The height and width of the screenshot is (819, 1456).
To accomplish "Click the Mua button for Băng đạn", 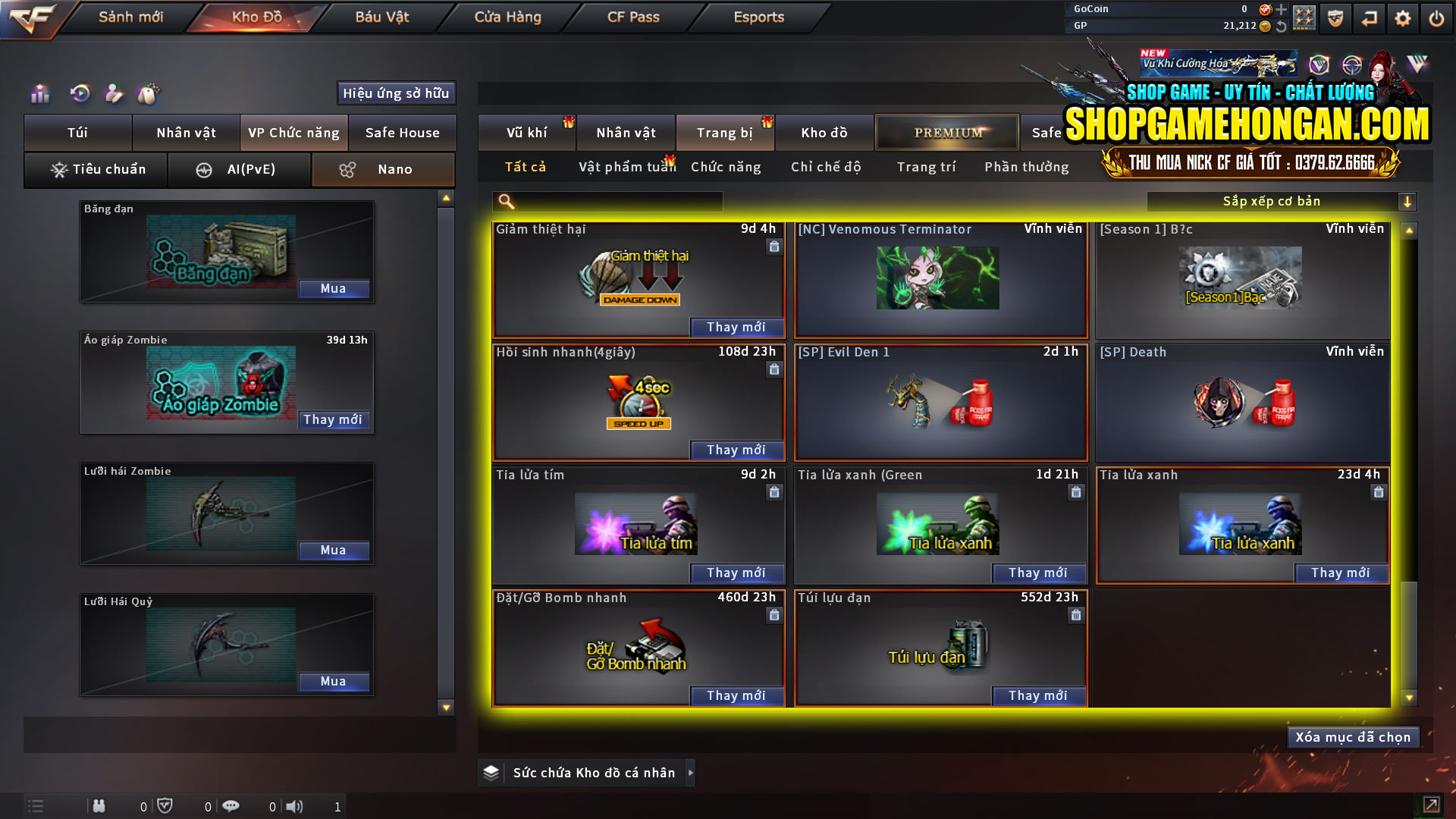I will [334, 288].
